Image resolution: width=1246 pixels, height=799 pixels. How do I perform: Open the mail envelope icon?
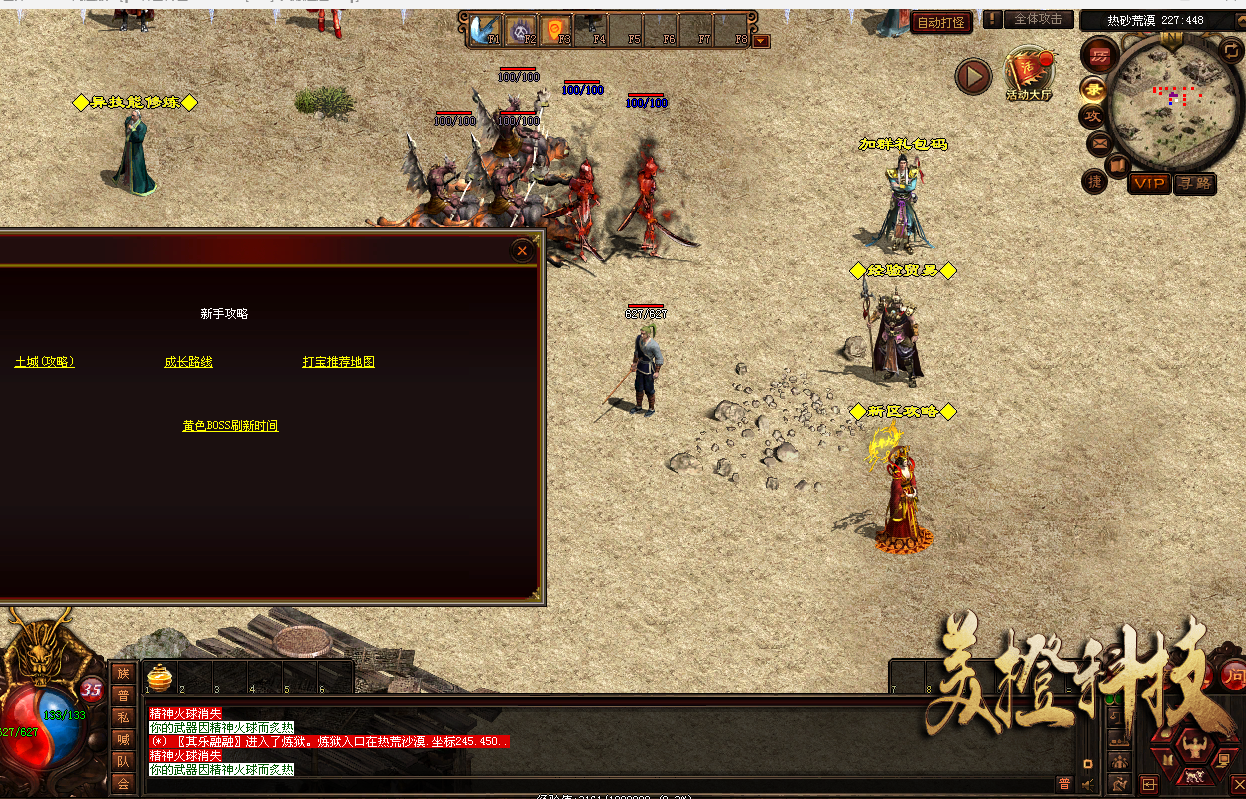point(1099,144)
